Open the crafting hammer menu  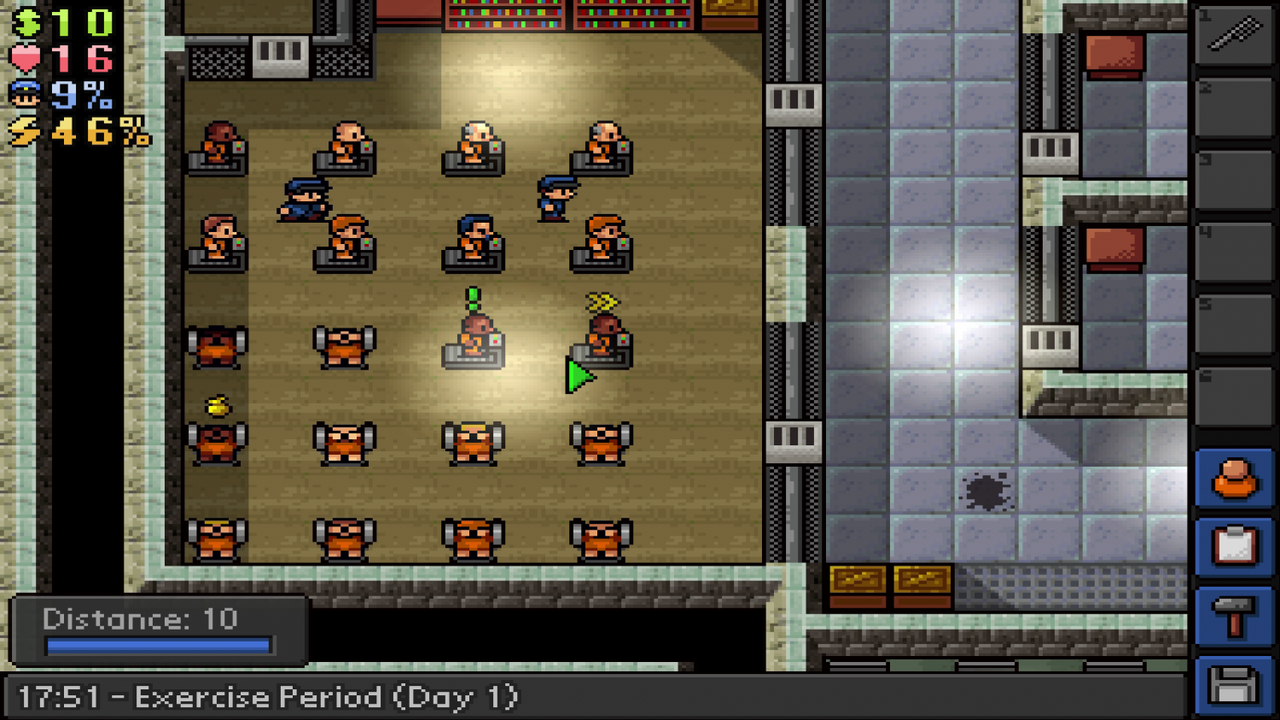pos(1236,610)
